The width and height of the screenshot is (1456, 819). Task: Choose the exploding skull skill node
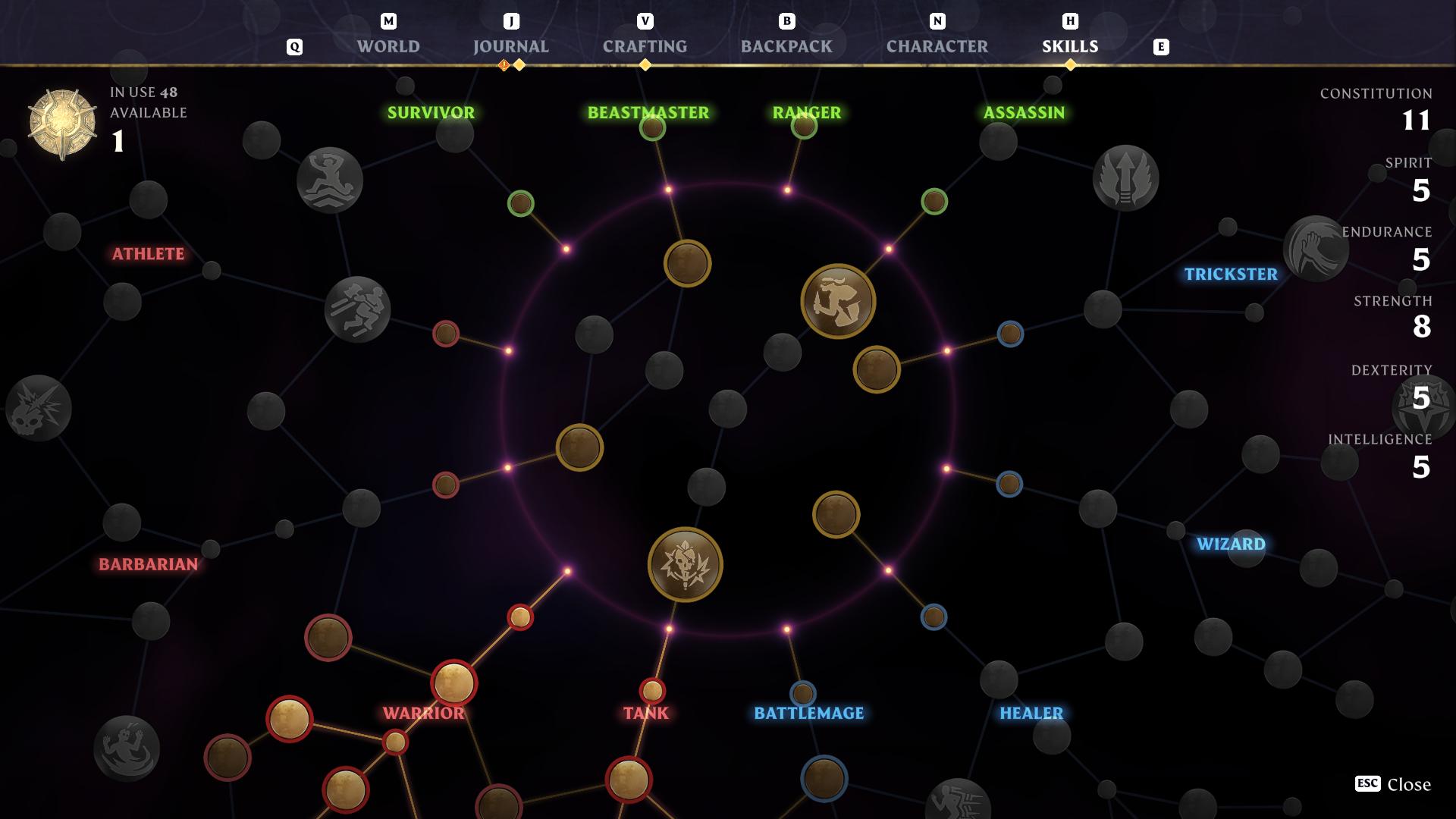pos(39,408)
